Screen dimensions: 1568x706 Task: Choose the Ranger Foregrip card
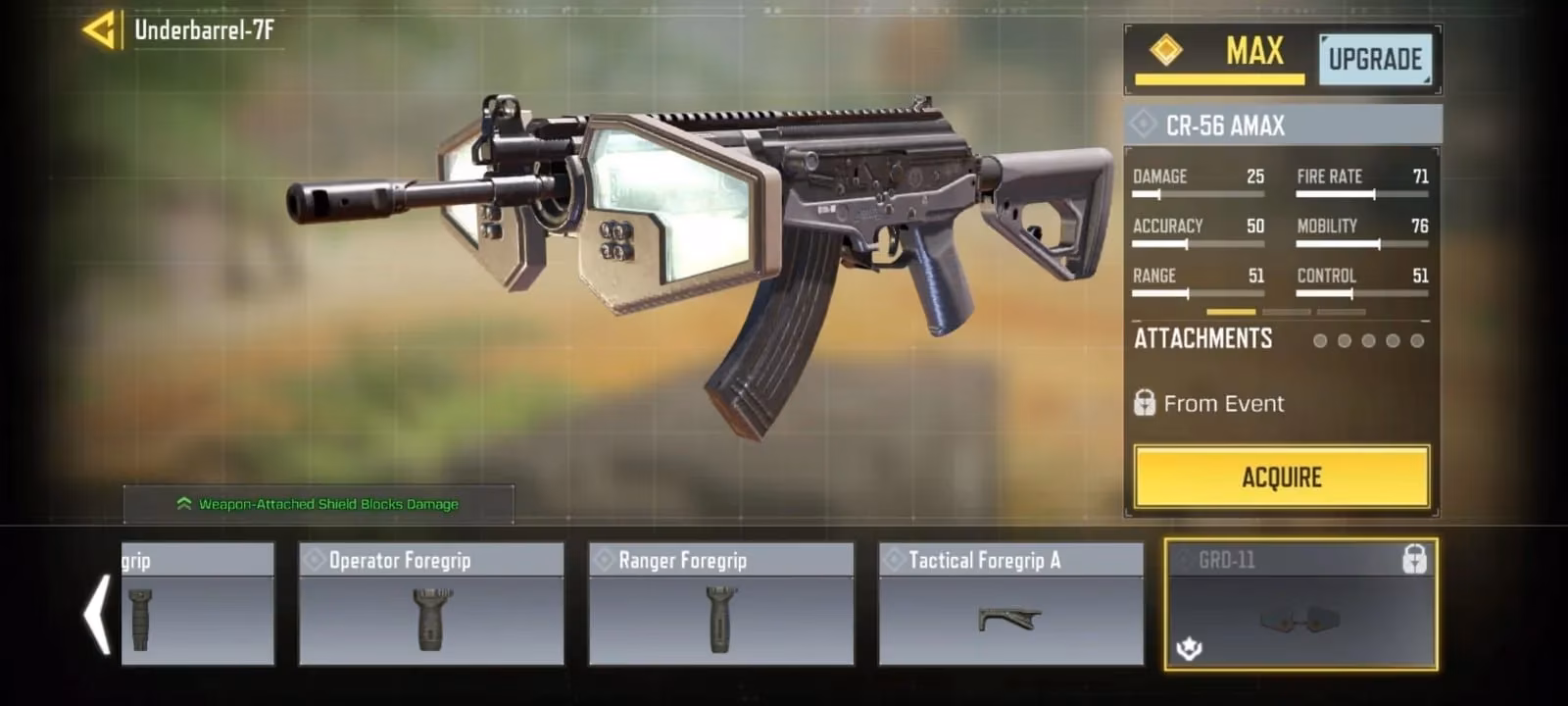(x=721, y=604)
